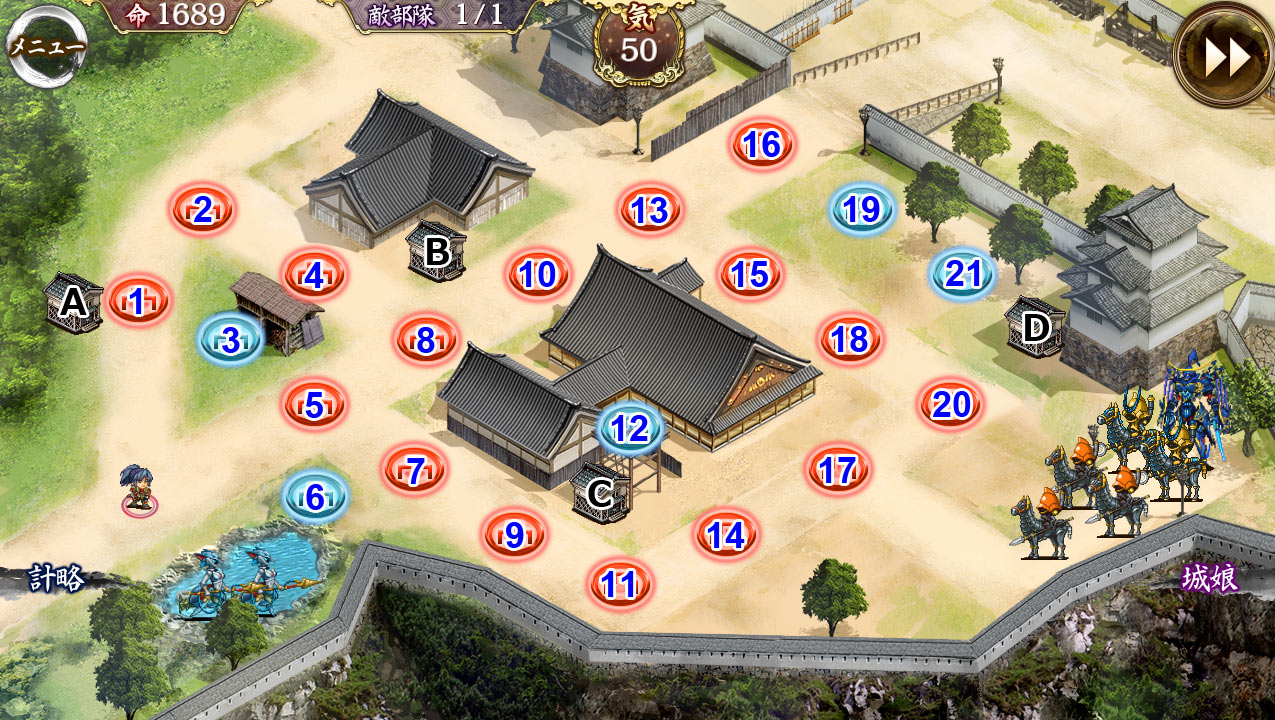Viewport: 1275px width, 720px height.
Task: Choose blue placement tile 21
Action: (963, 275)
